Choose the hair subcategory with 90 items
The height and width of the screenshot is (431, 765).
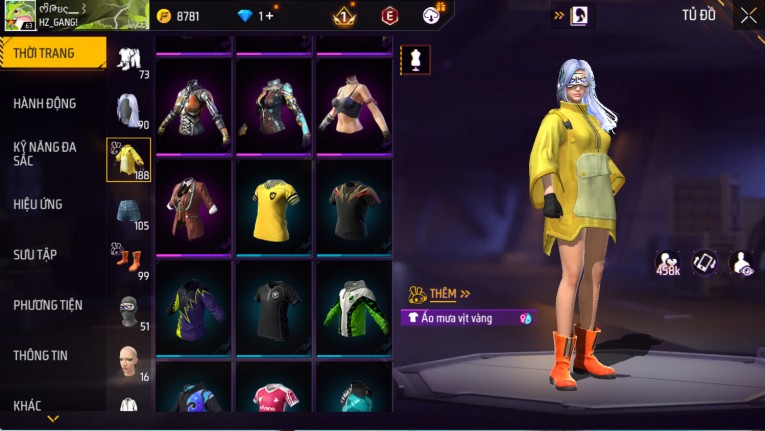pos(128,109)
